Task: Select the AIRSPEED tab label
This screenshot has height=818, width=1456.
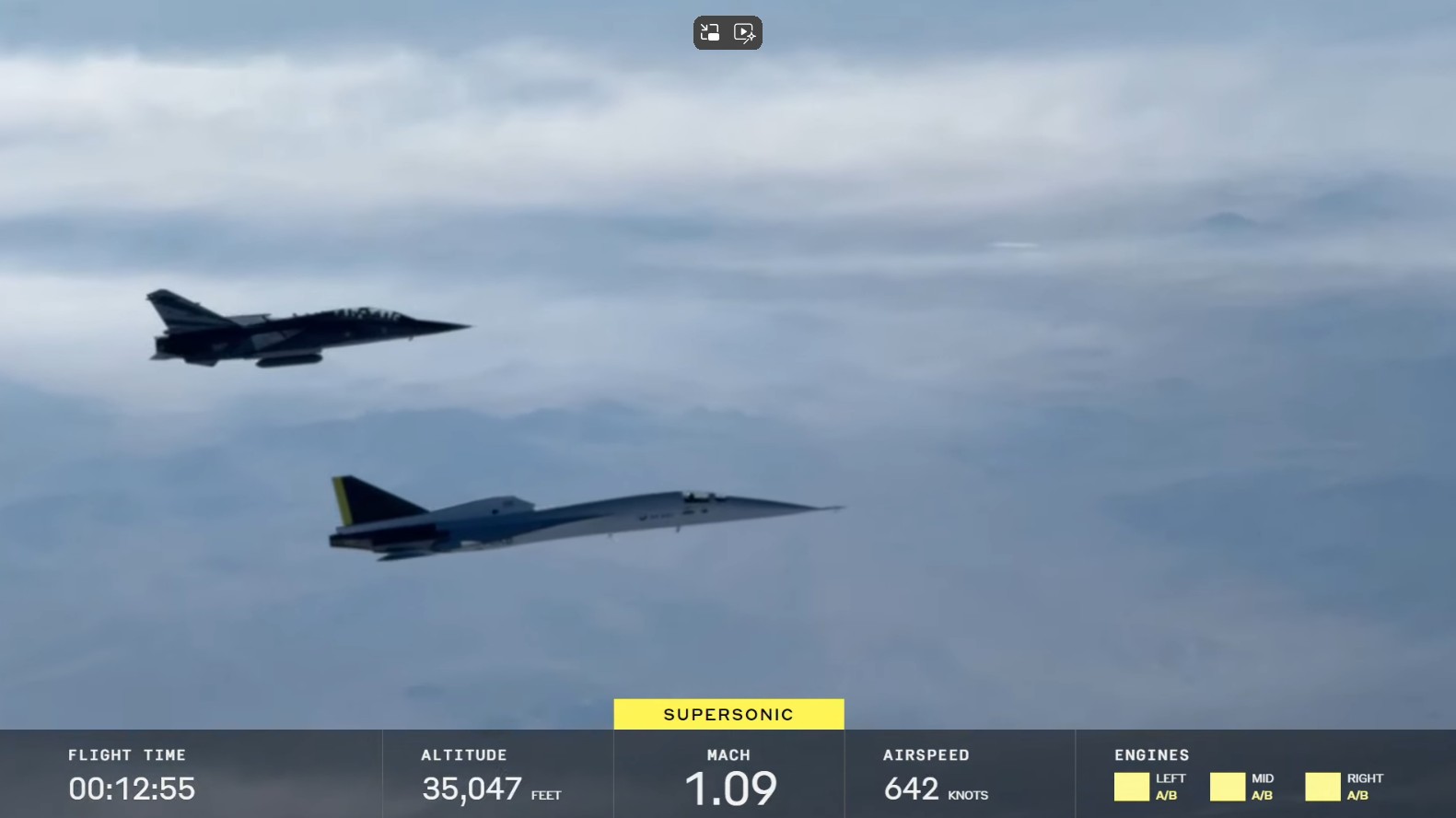Action: (x=925, y=754)
